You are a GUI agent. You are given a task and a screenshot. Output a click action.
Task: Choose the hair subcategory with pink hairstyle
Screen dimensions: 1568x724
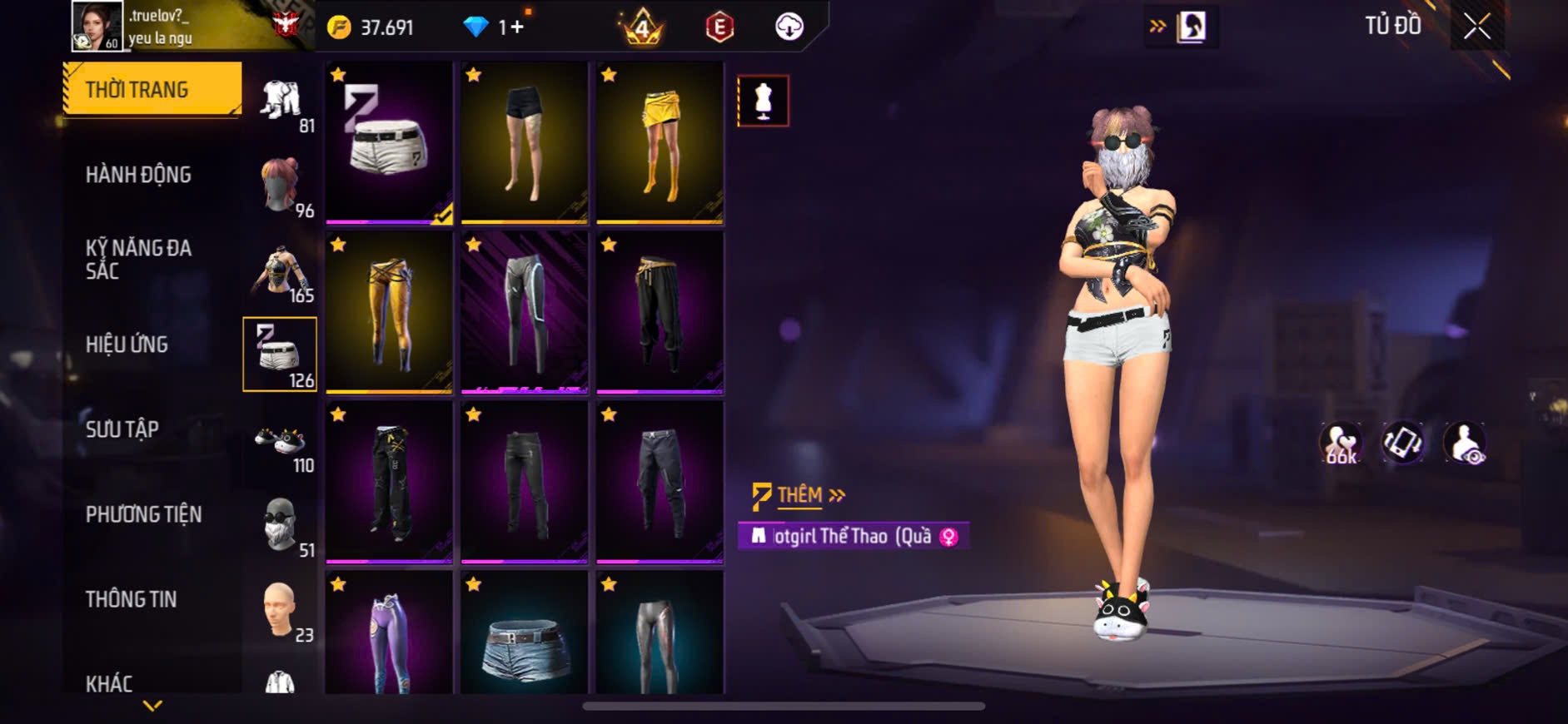click(281, 186)
